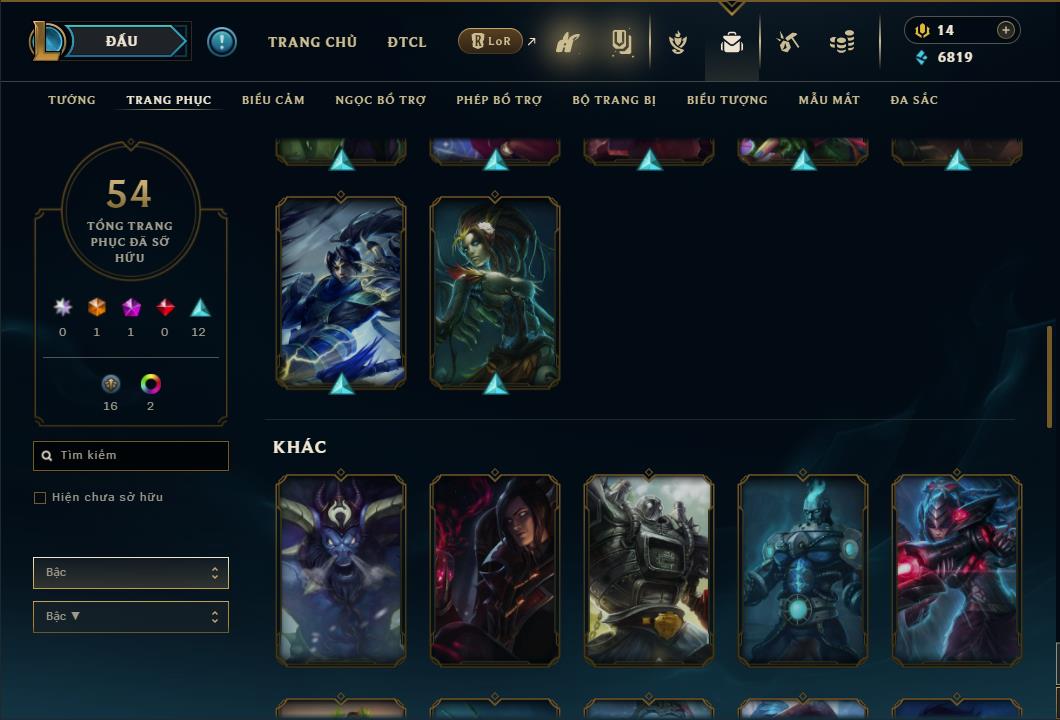Add RP with the plus button
The image size is (1060, 720).
tap(1006, 30)
